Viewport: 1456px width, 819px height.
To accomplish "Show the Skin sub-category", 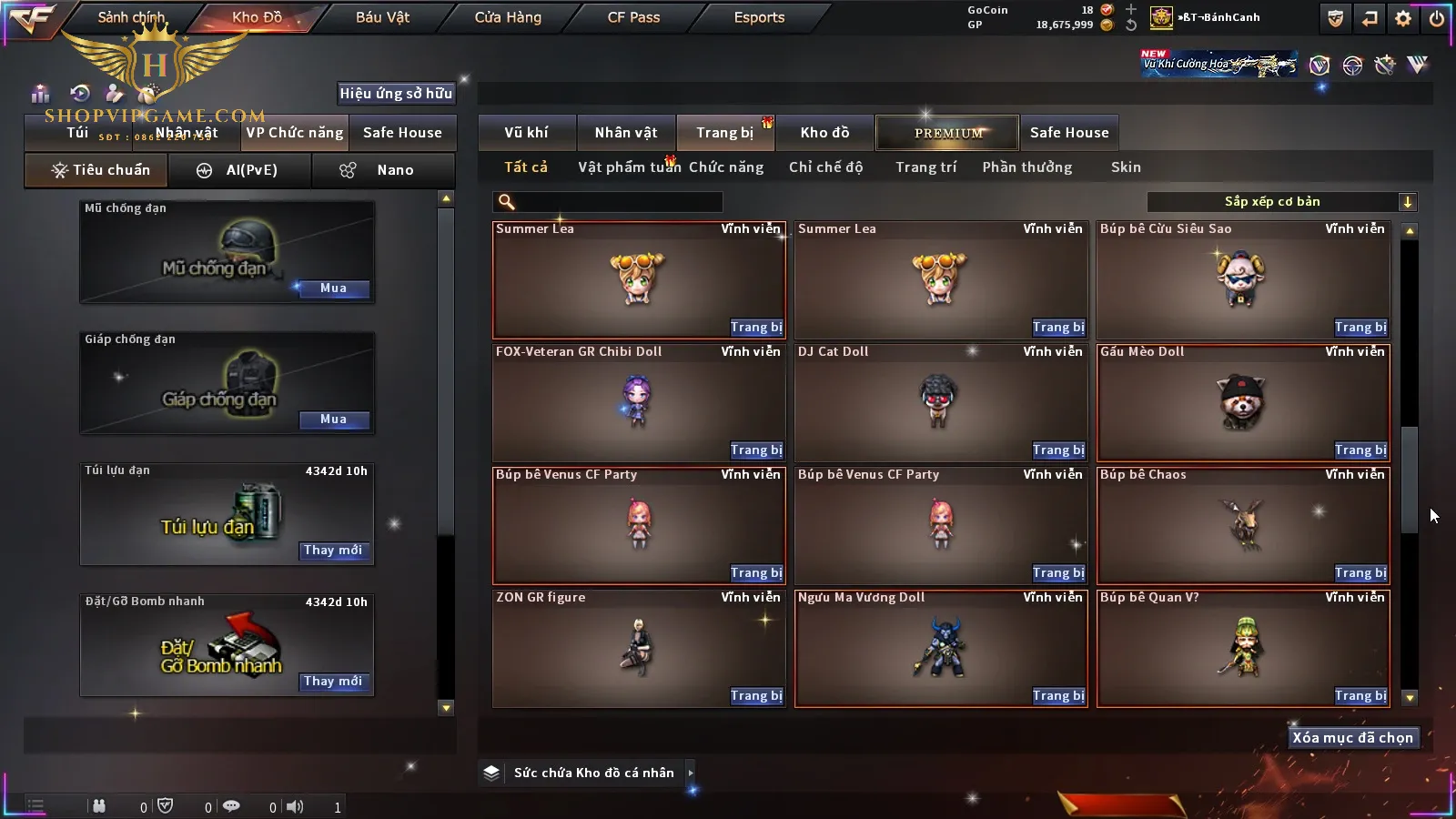I will click(1126, 167).
